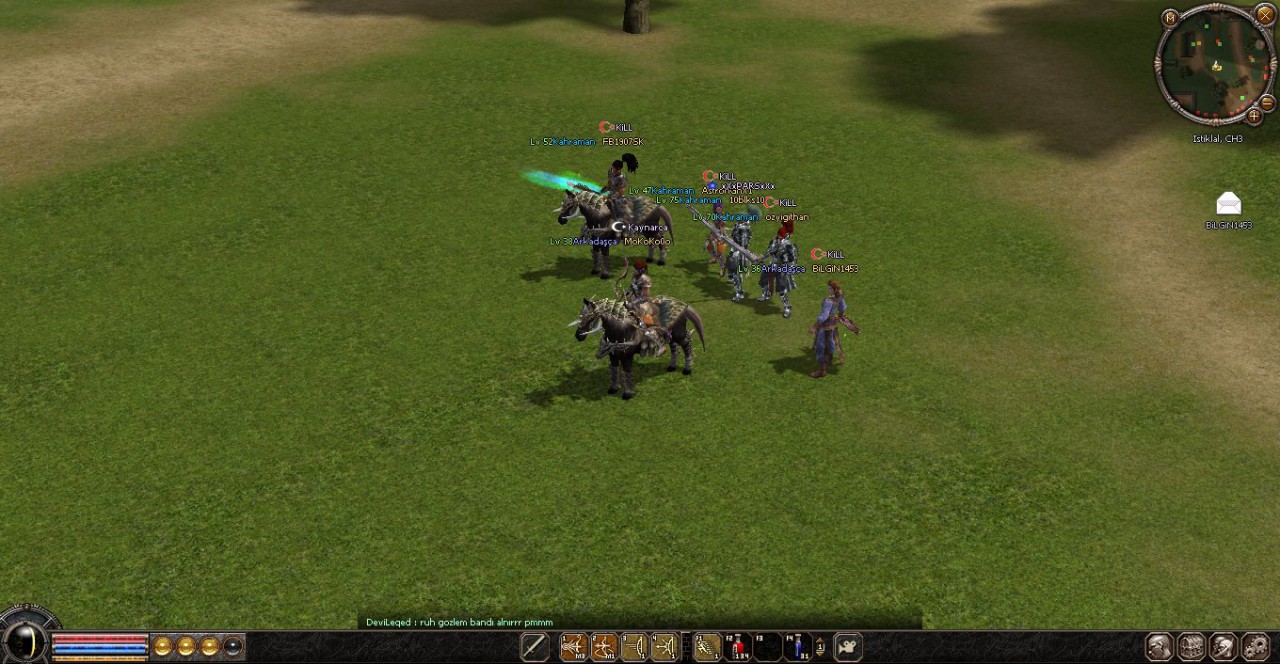The width and height of the screenshot is (1280, 664).
Task: Use the bow skill in quickslot 4
Action: [x=664, y=647]
